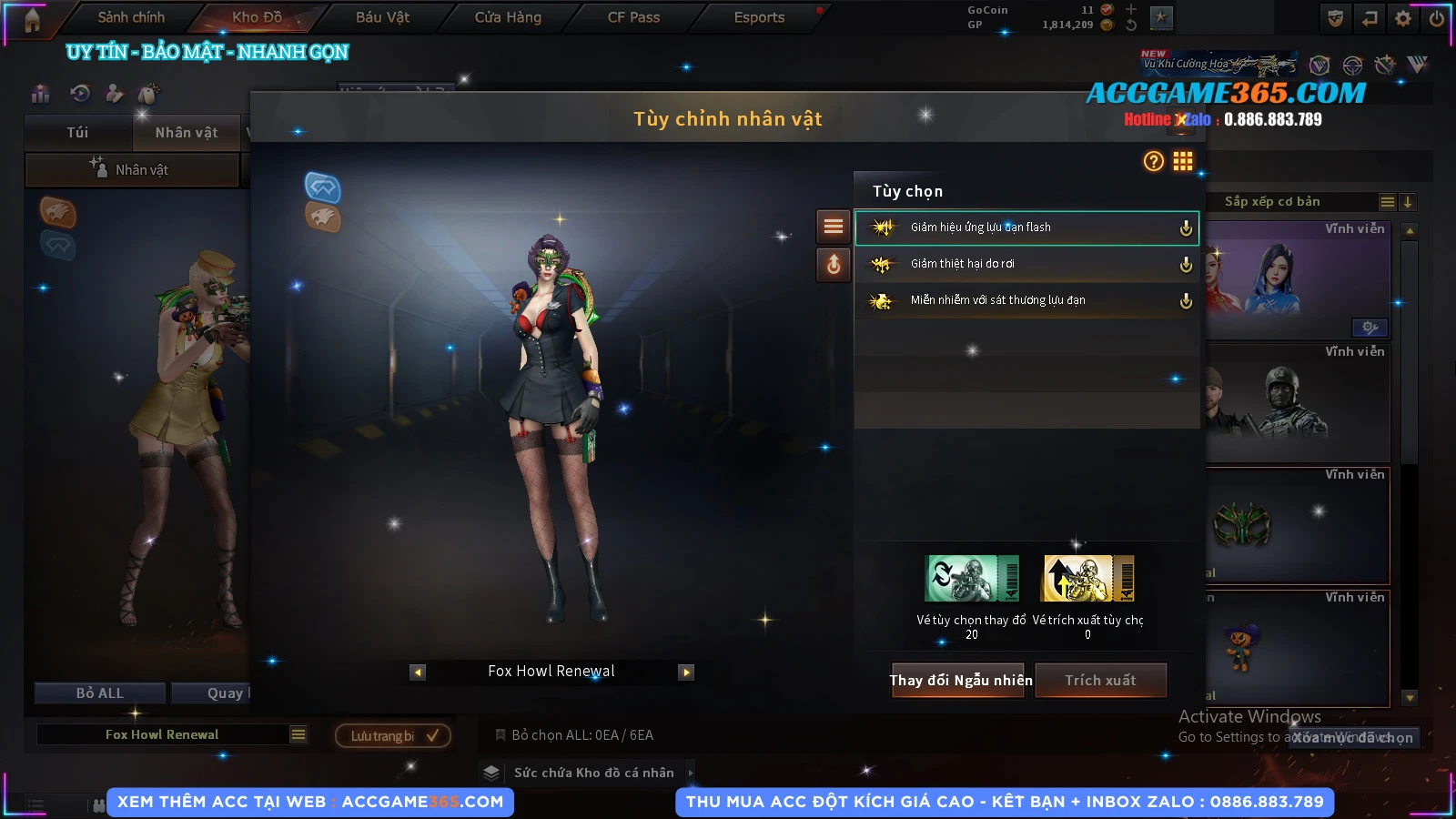Click the Bỏ ALL button
Screen dimensions: 1456x819
tap(100, 693)
